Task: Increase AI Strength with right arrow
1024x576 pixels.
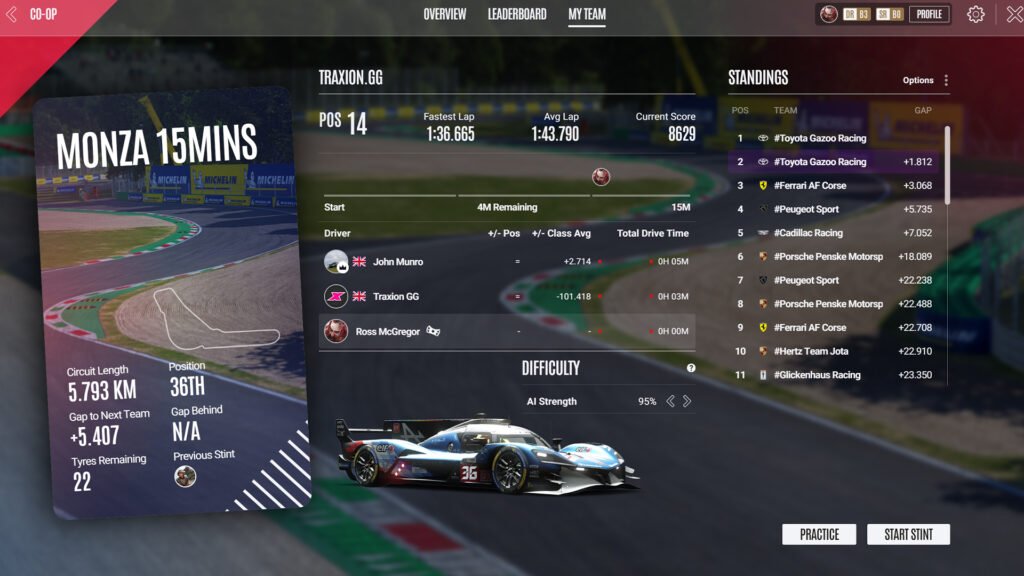Action: click(x=687, y=402)
